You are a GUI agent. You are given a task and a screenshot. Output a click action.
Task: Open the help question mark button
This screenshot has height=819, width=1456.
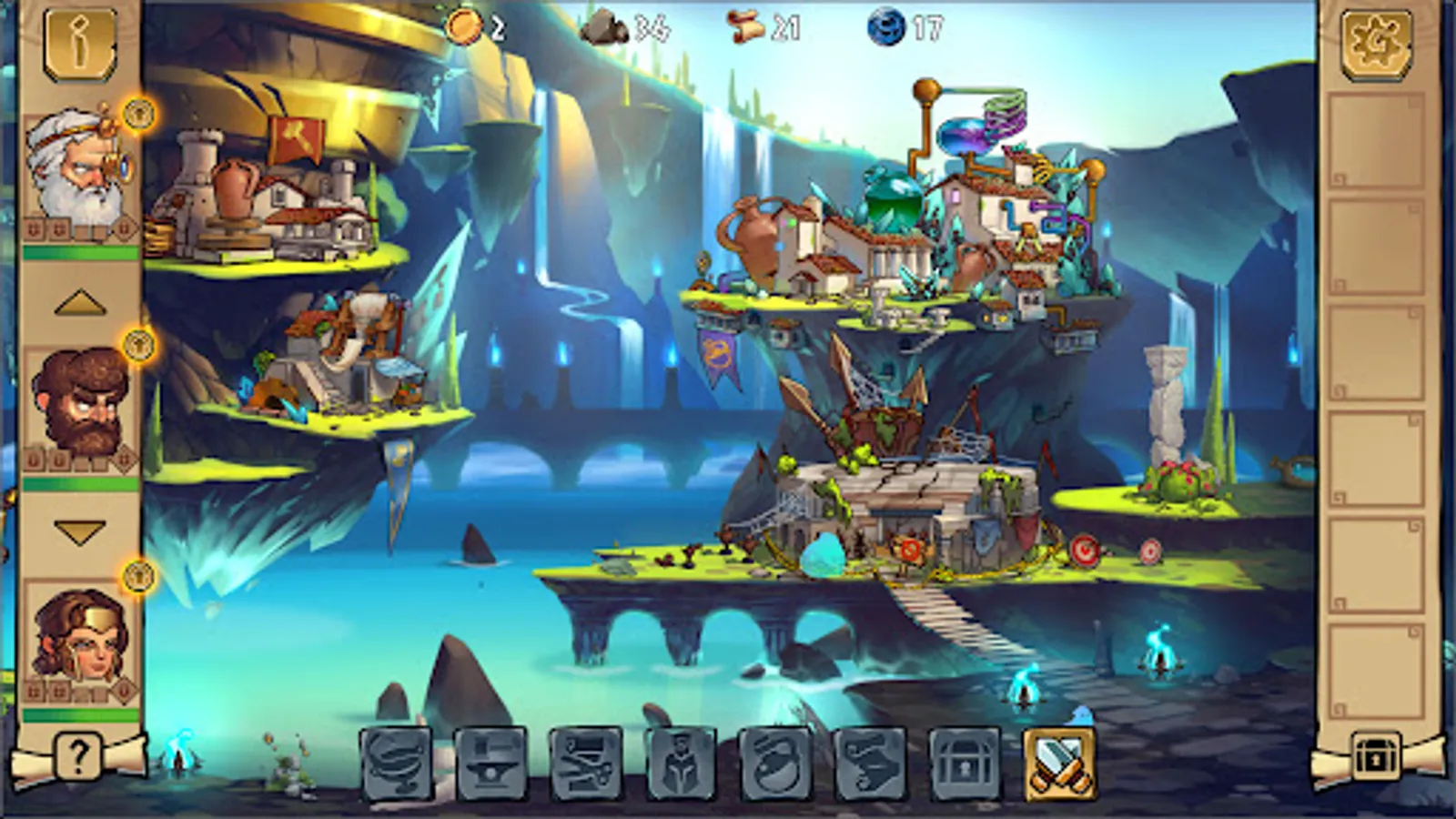78,754
